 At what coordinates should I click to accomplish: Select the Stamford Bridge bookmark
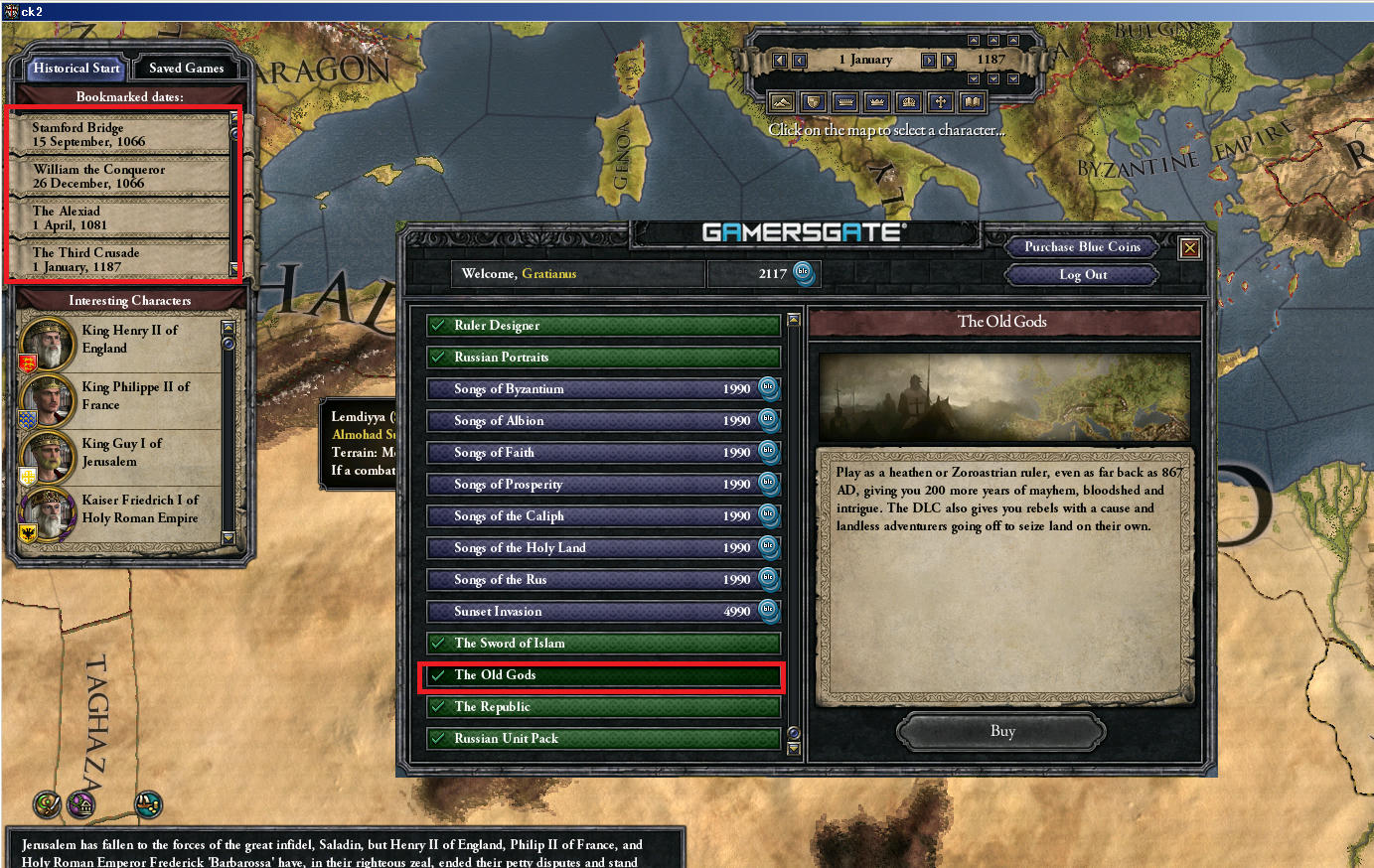click(x=119, y=134)
